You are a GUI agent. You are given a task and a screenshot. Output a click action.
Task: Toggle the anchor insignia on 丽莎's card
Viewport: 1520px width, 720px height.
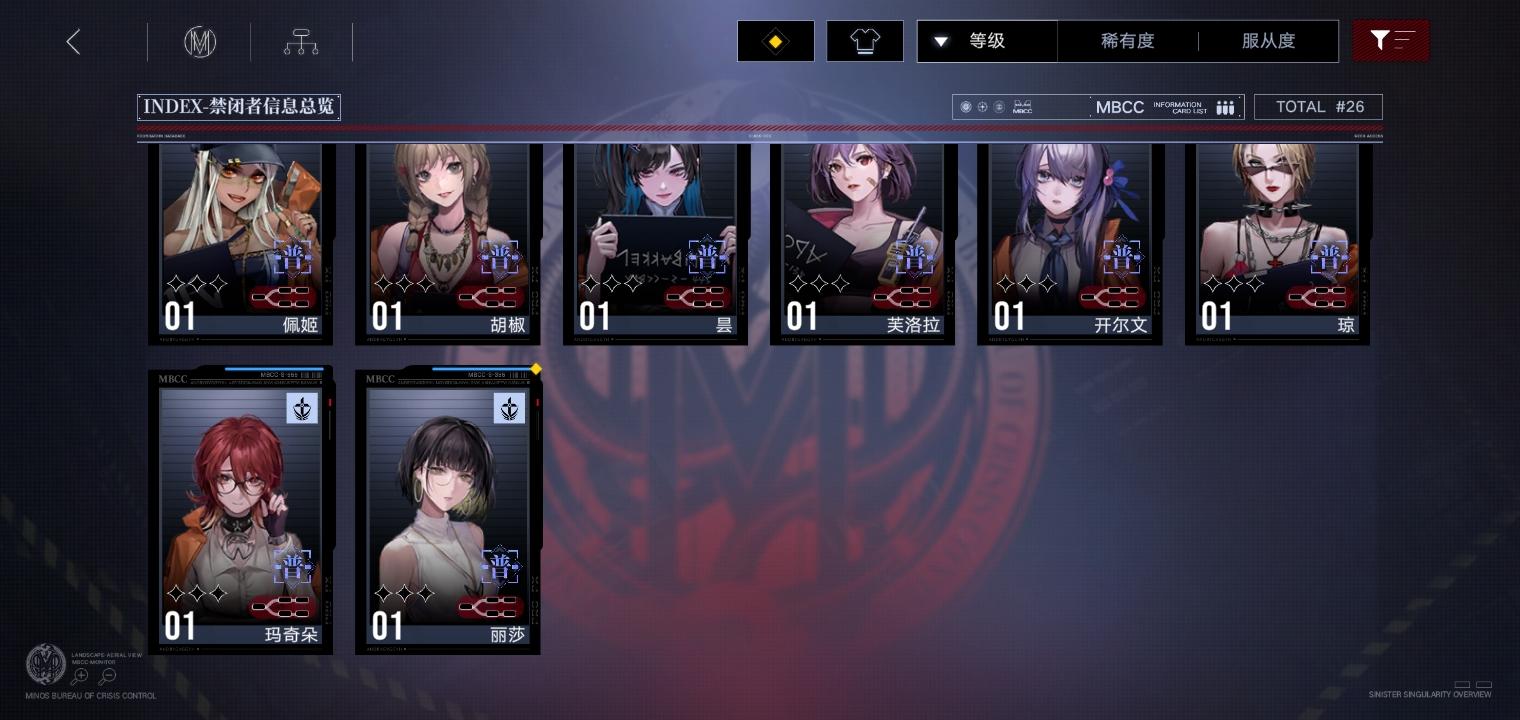[510, 408]
